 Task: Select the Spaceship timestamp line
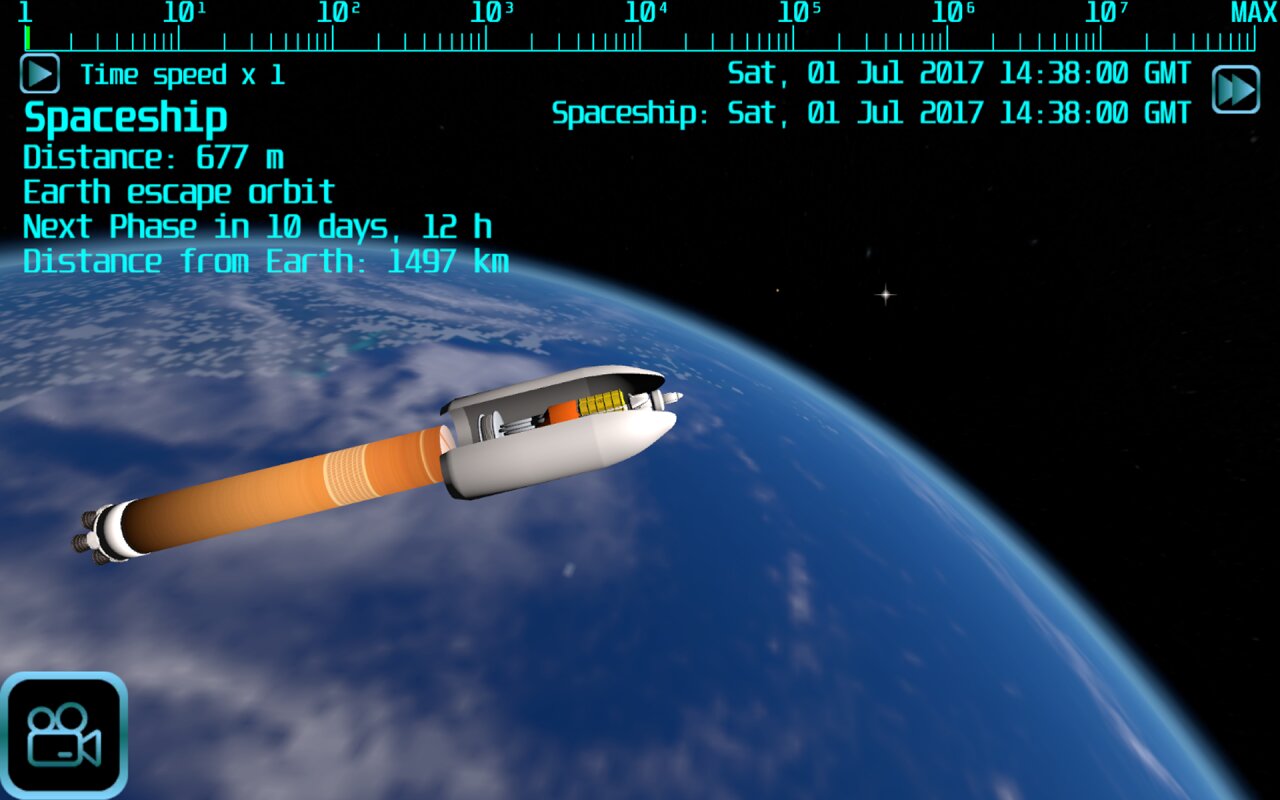tap(870, 112)
